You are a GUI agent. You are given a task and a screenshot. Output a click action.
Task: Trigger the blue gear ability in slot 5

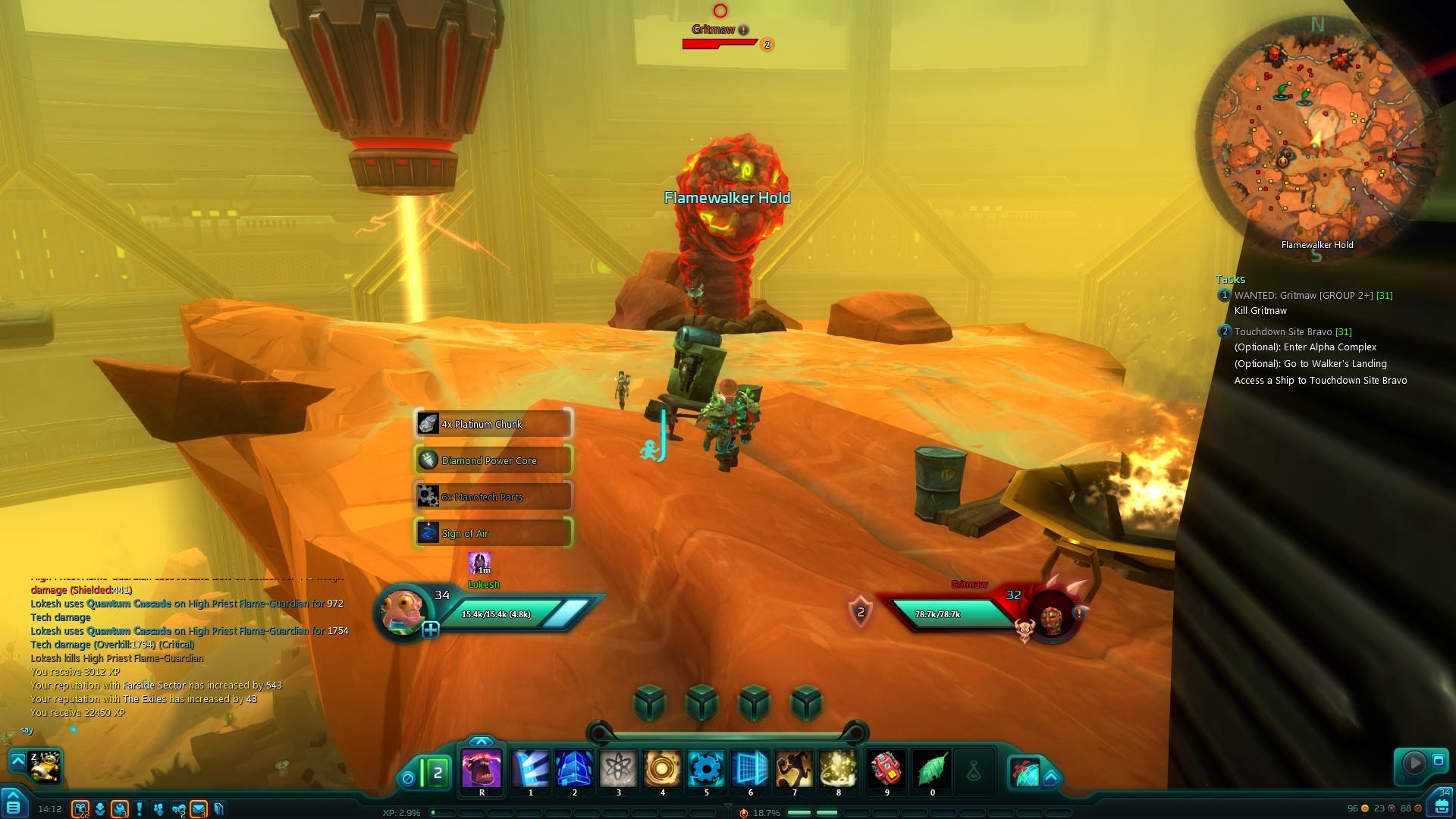[706, 769]
